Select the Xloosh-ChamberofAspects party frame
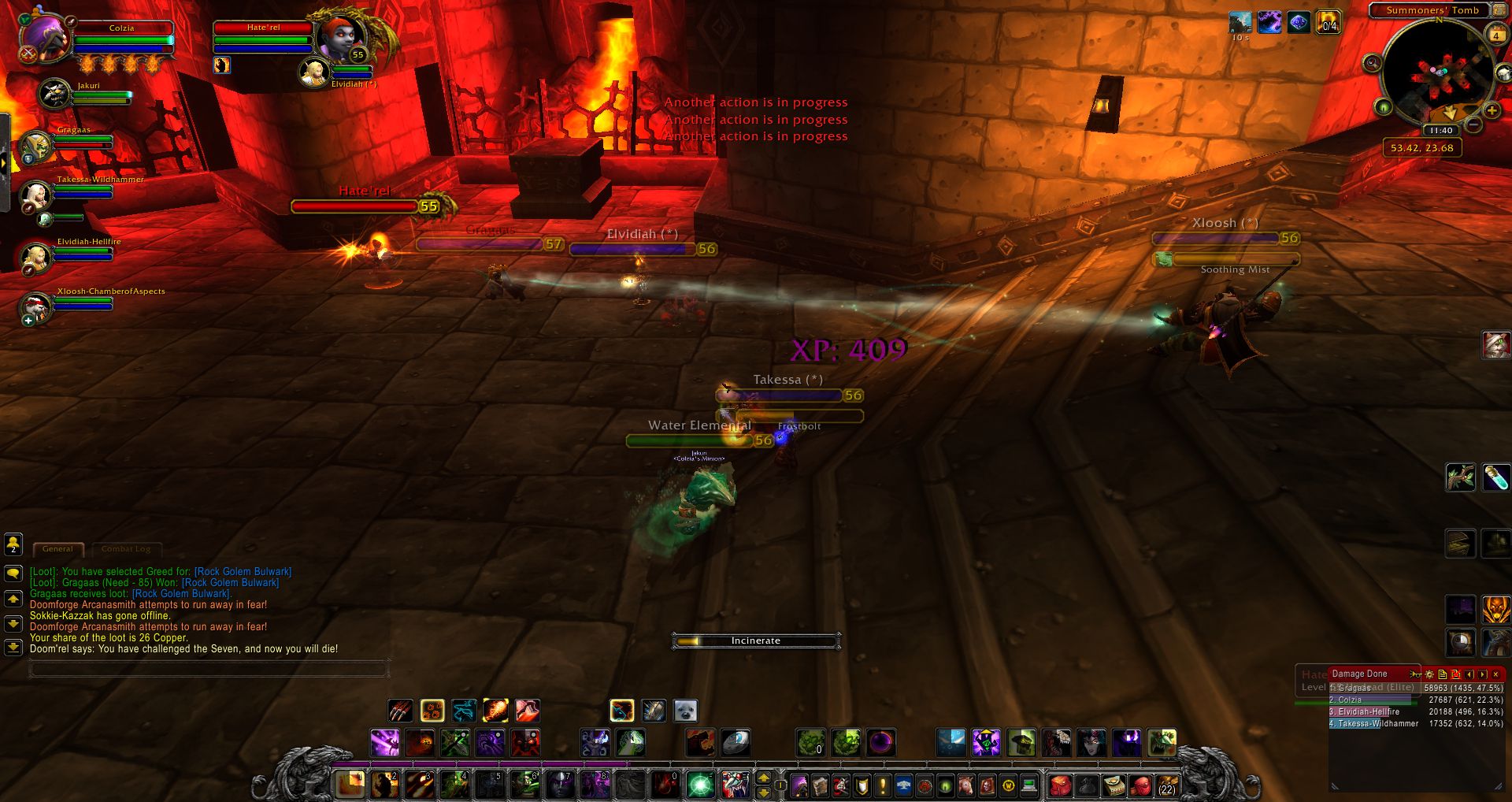 tap(36, 306)
